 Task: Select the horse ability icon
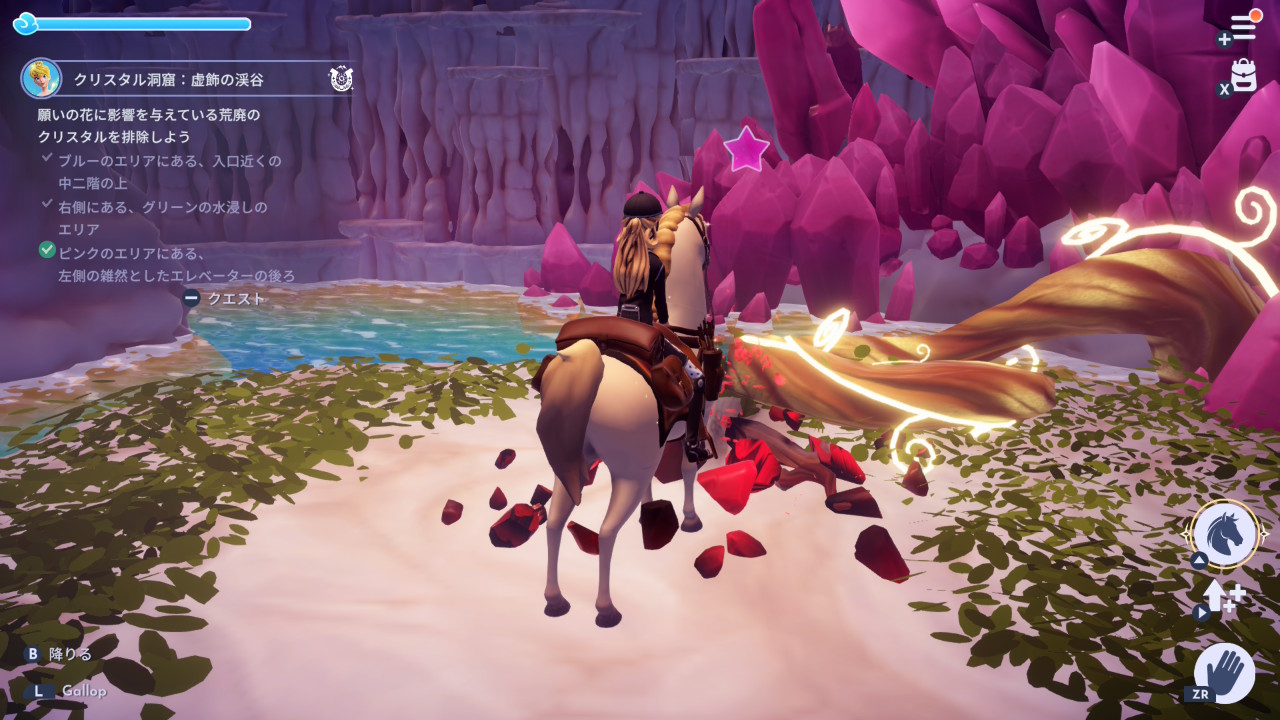(1225, 533)
